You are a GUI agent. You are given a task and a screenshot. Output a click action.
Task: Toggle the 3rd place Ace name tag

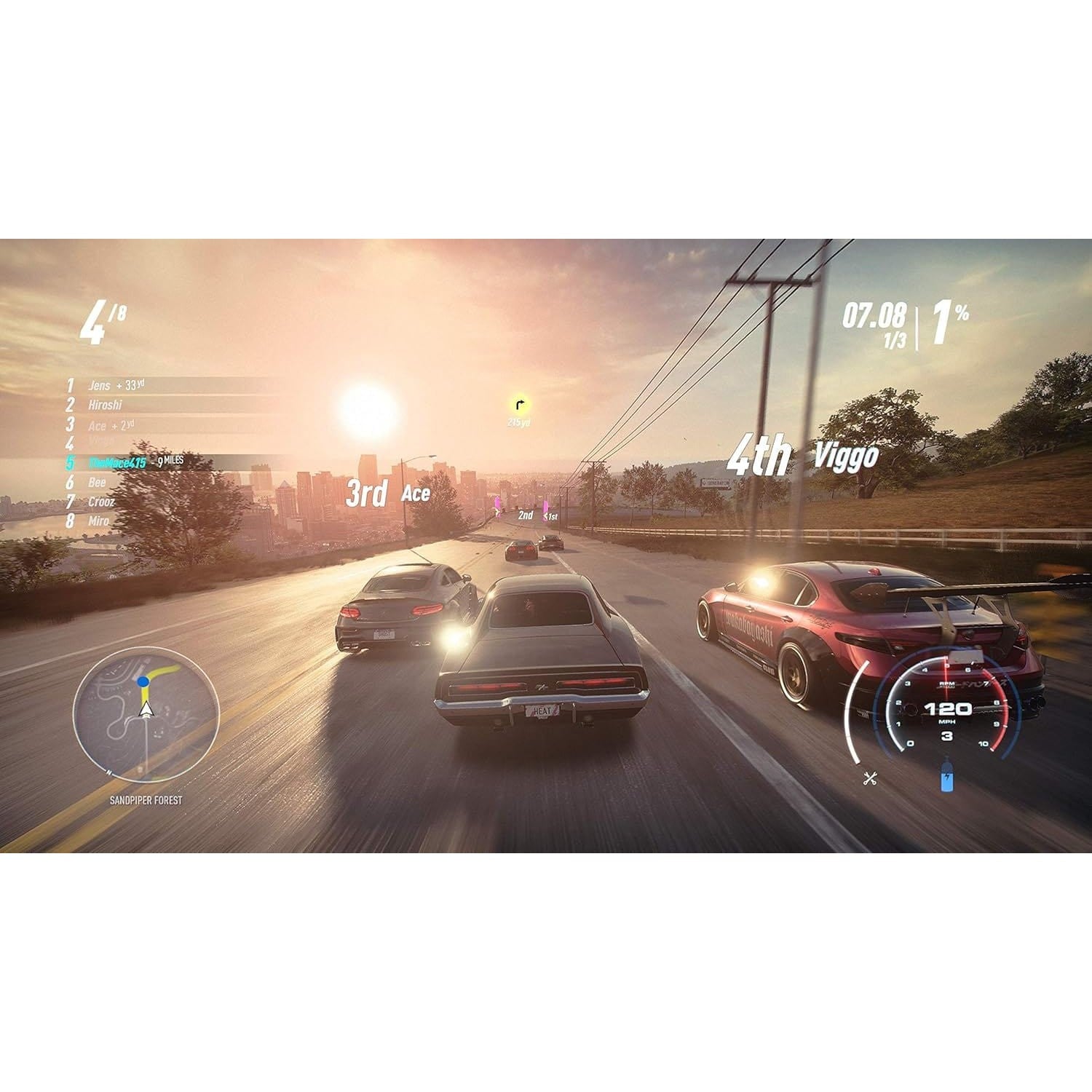(387, 491)
